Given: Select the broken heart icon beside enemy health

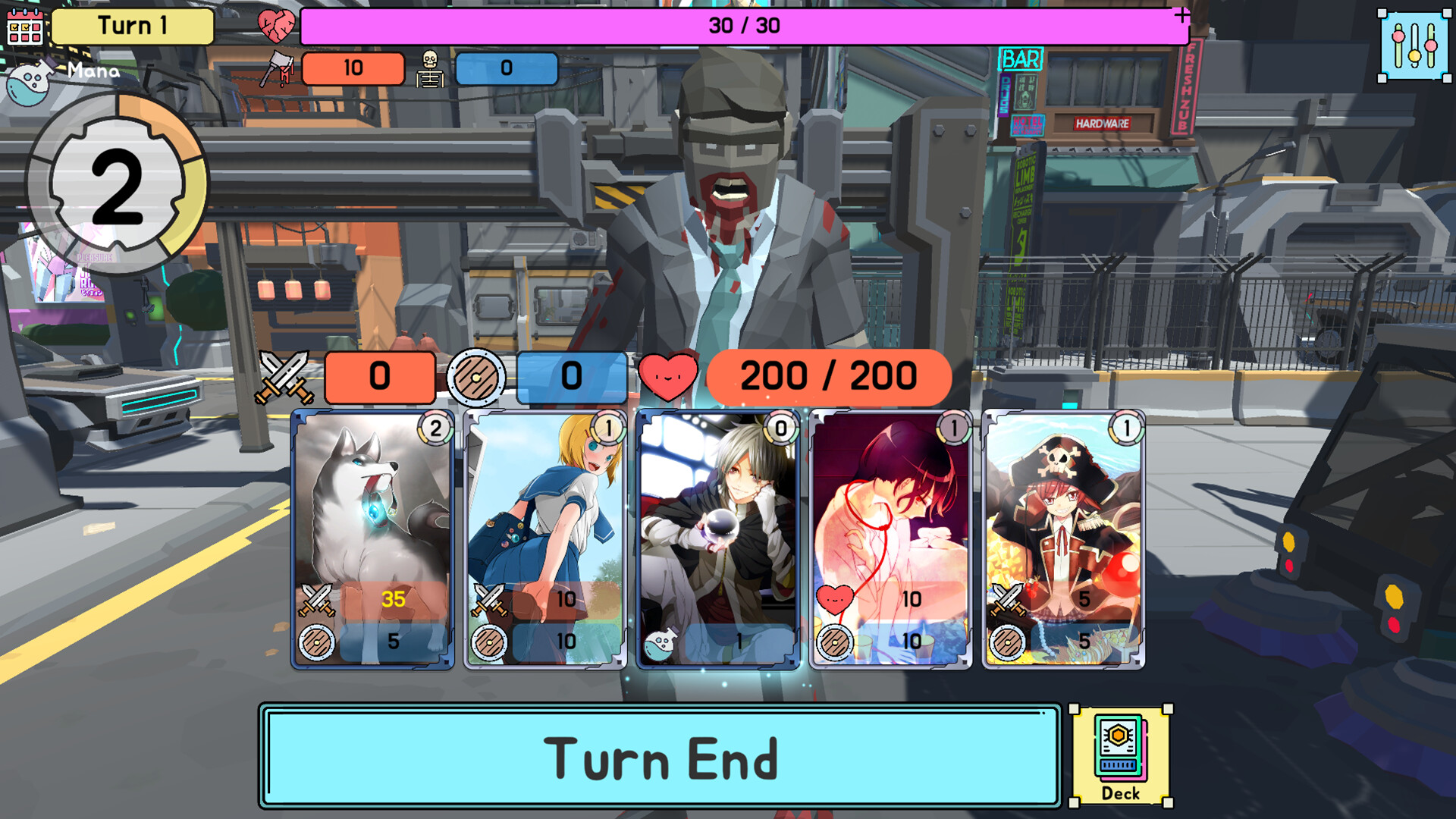Looking at the screenshot, I should (275, 24).
